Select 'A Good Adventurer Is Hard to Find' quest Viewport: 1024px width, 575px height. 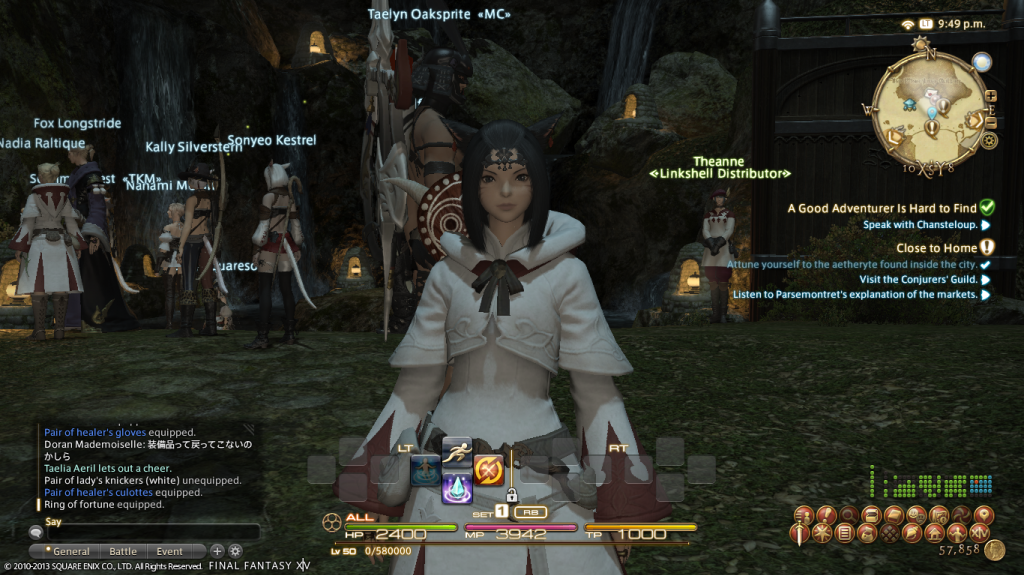point(881,208)
